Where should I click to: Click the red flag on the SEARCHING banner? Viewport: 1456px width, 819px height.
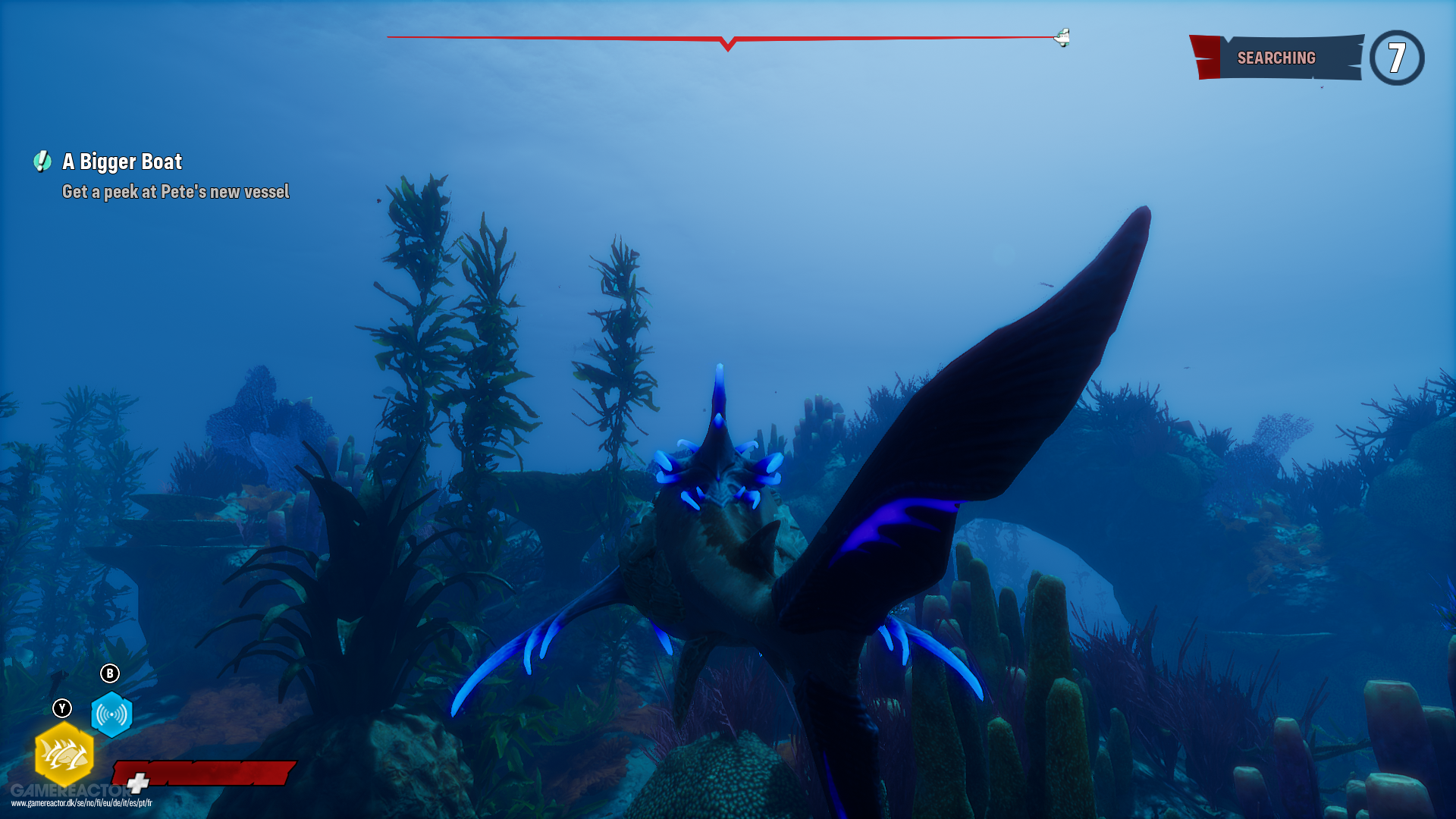(x=1206, y=55)
